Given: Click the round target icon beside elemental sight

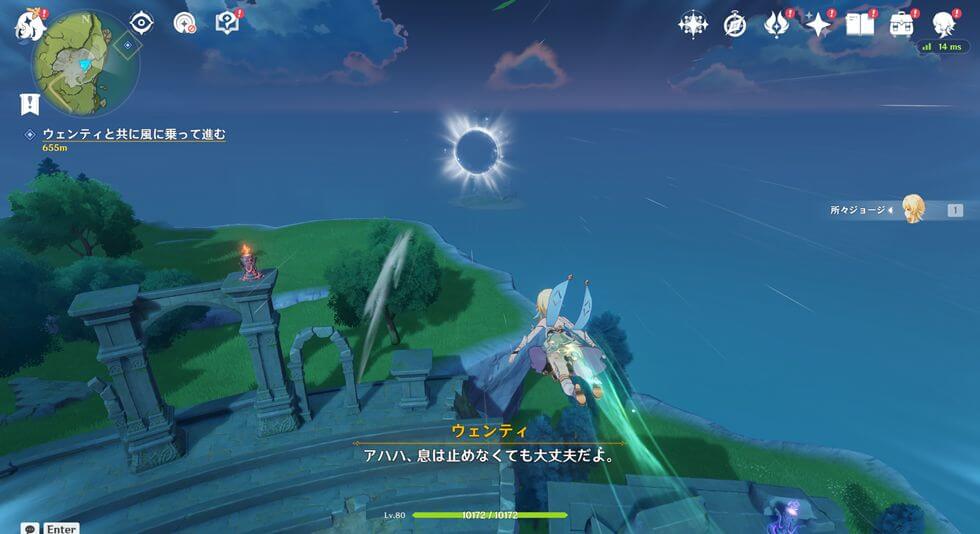Looking at the screenshot, I should [184, 23].
